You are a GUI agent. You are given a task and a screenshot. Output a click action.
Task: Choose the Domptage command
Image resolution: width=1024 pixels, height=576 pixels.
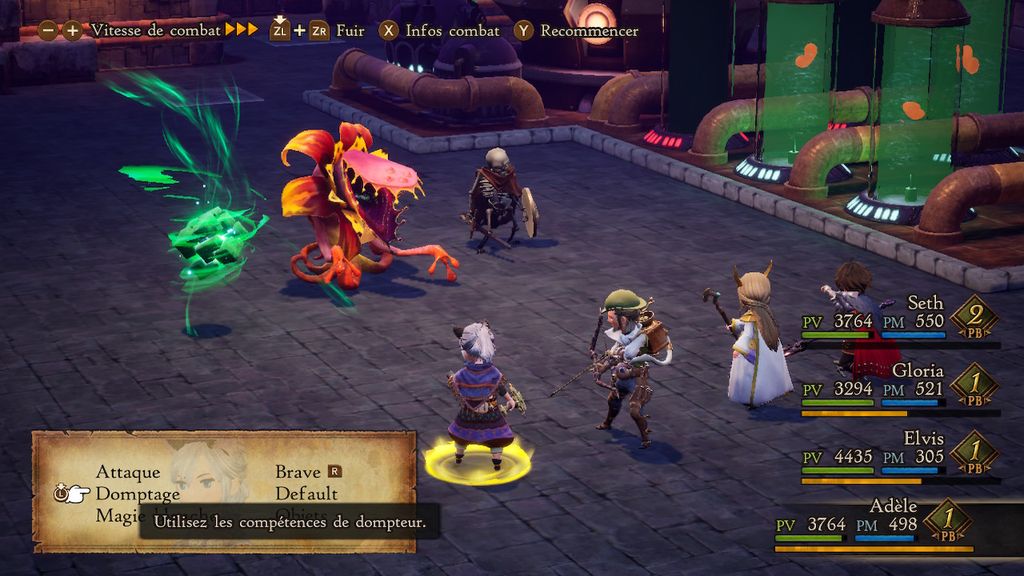pyautogui.click(x=138, y=494)
